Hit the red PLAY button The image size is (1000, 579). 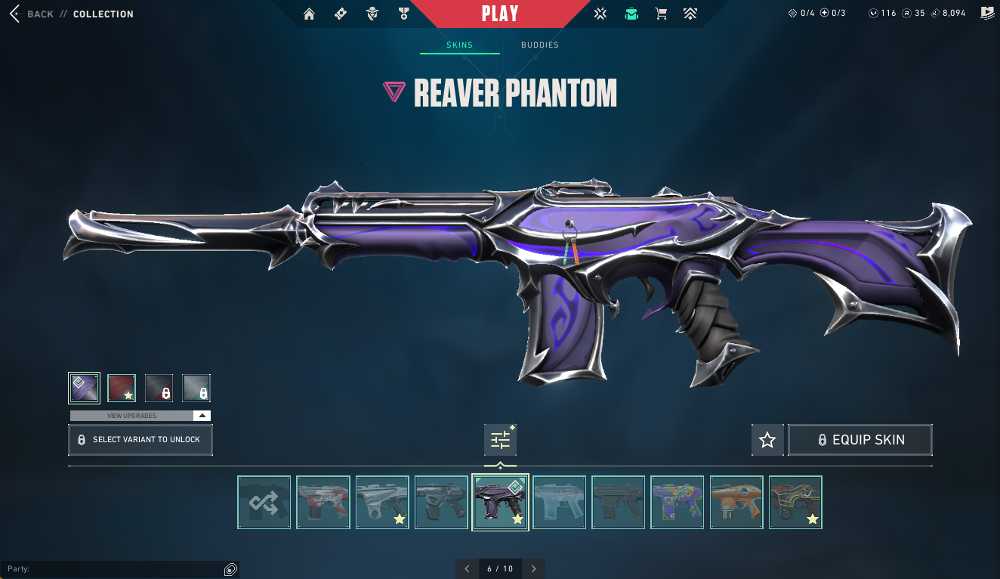500,14
